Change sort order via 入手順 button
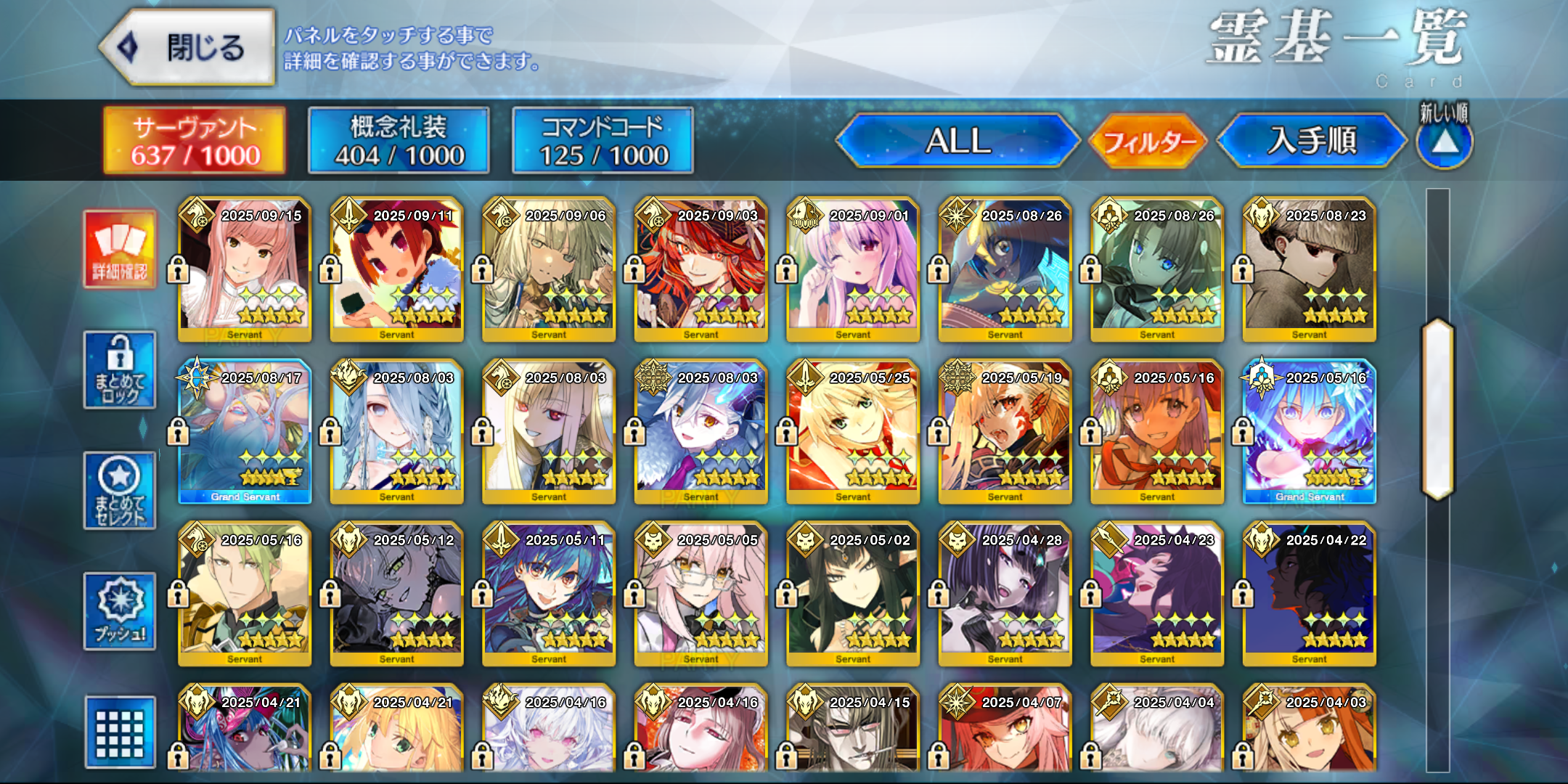The width and height of the screenshot is (1568, 784). point(1311,140)
